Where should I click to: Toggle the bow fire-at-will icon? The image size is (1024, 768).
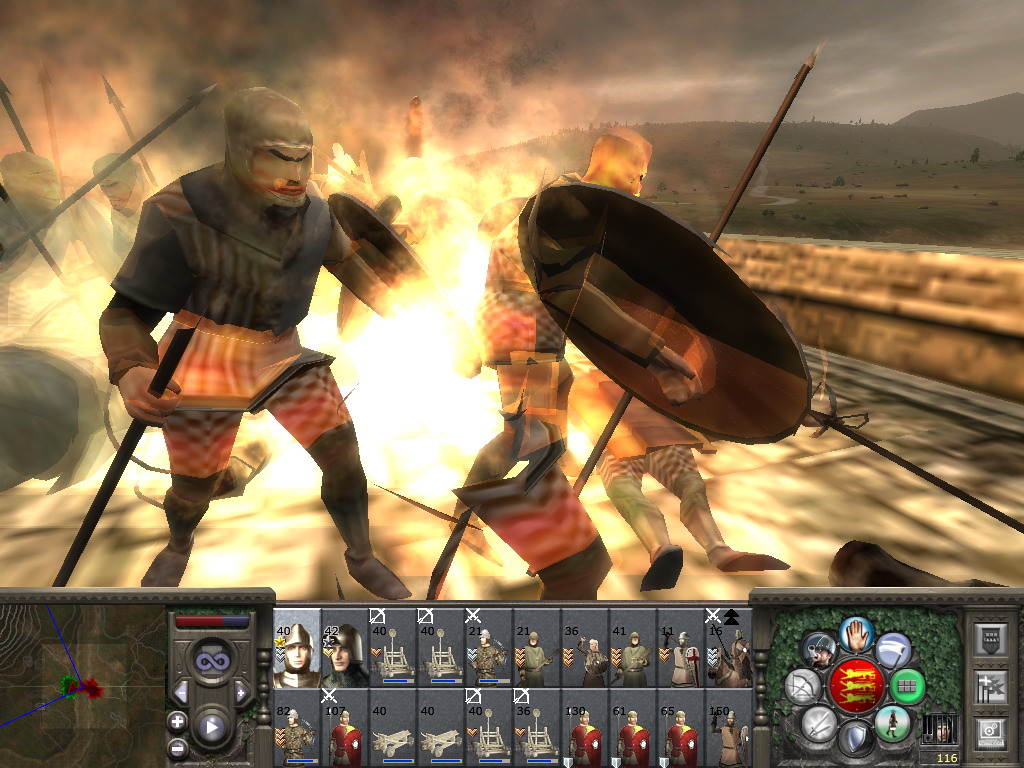804,686
